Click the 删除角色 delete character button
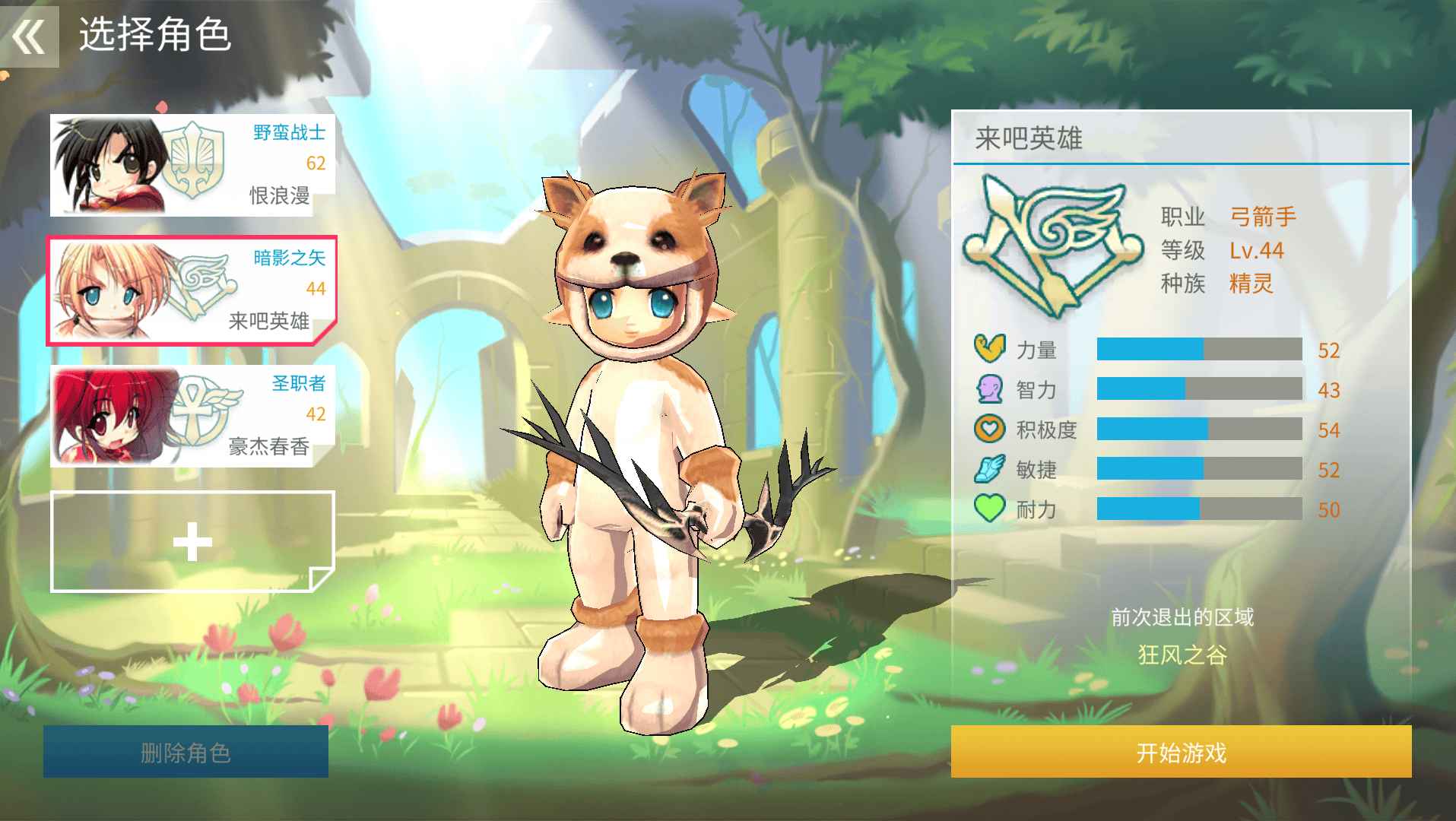 pyautogui.click(x=186, y=752)
